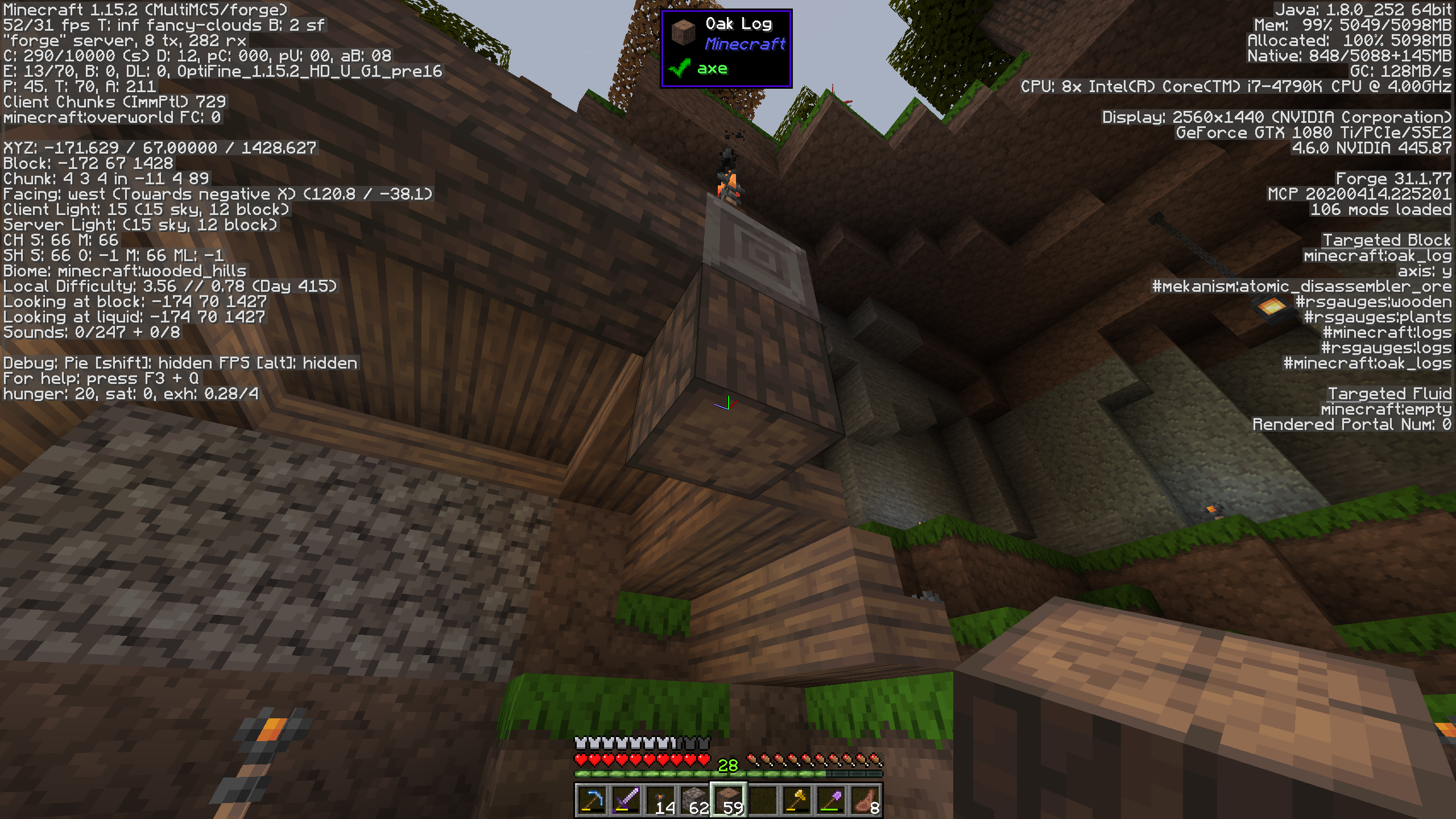Equip the golden axe from hotbar

(x=797, y=800)
